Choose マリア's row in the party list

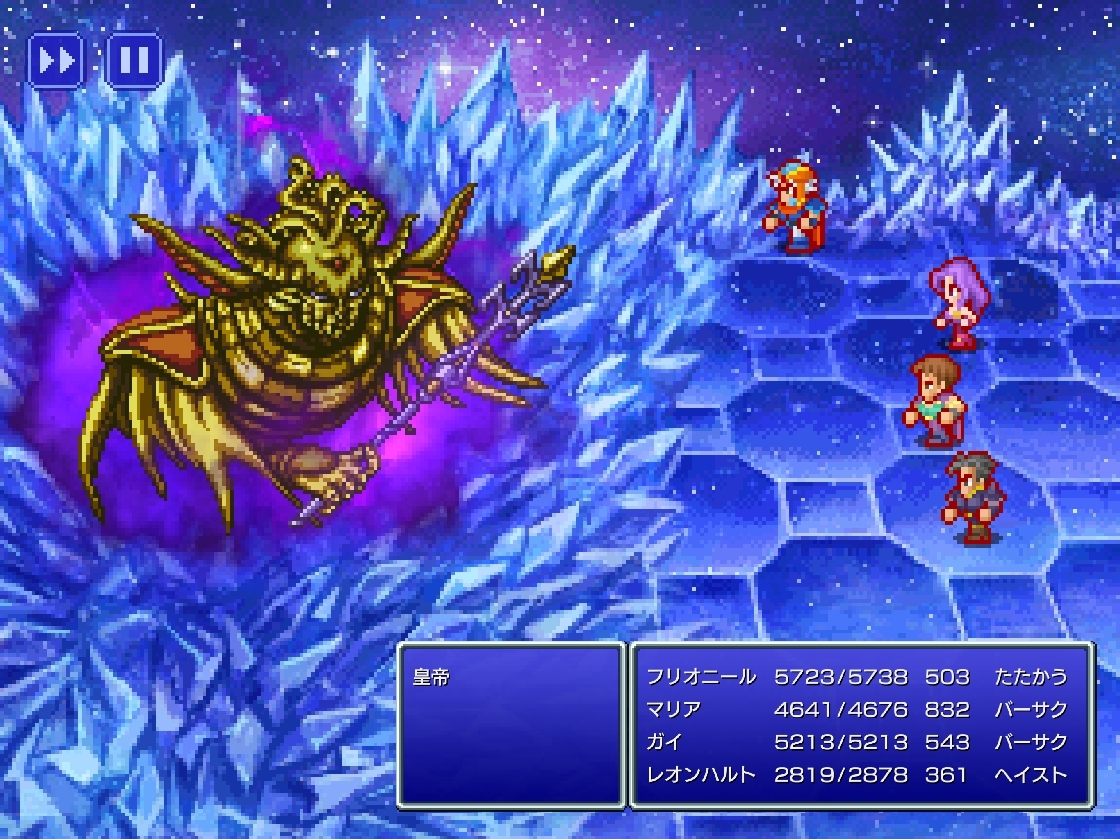[860, 710]
